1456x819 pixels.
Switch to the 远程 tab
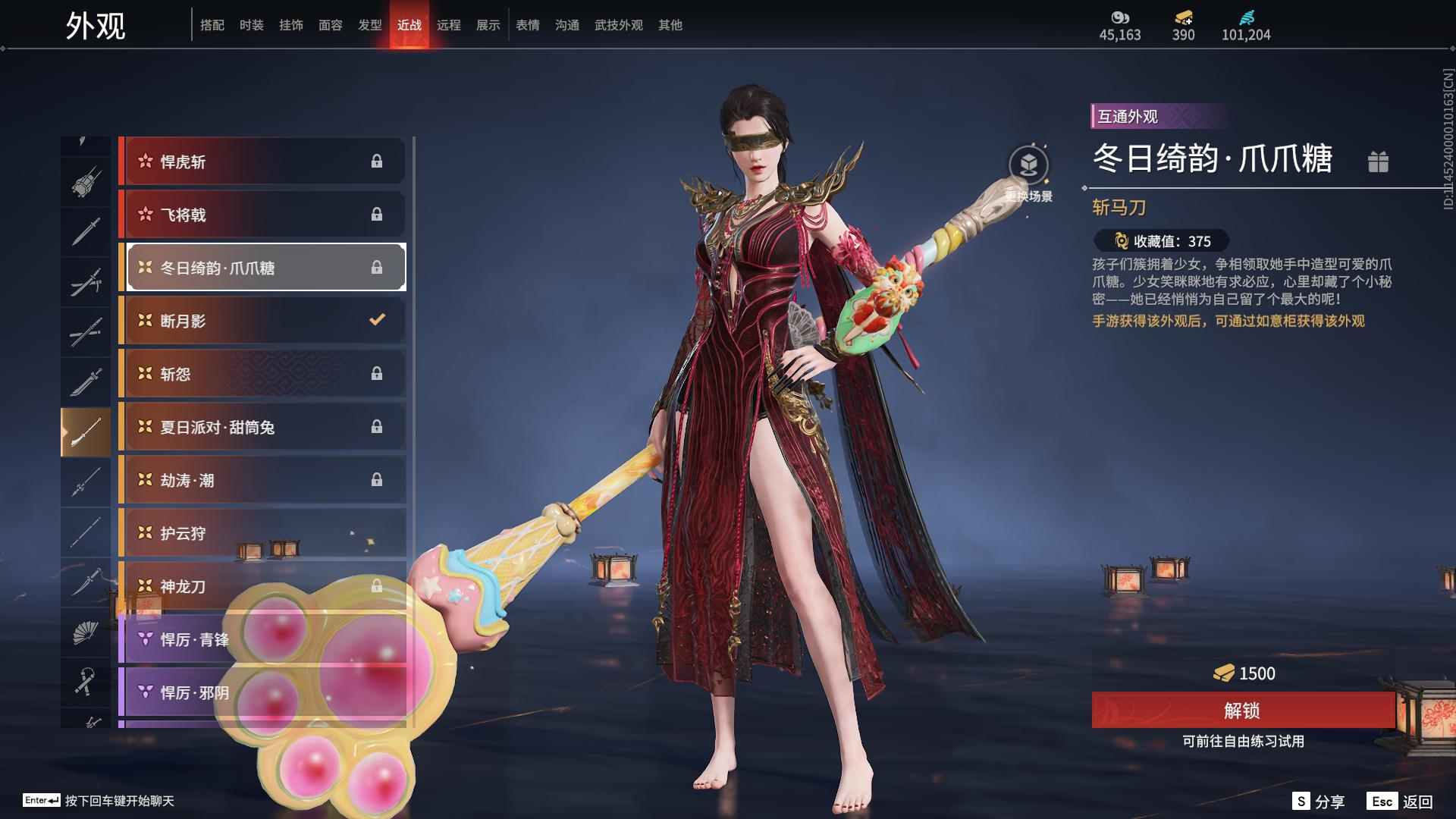[x=449, y=24]
